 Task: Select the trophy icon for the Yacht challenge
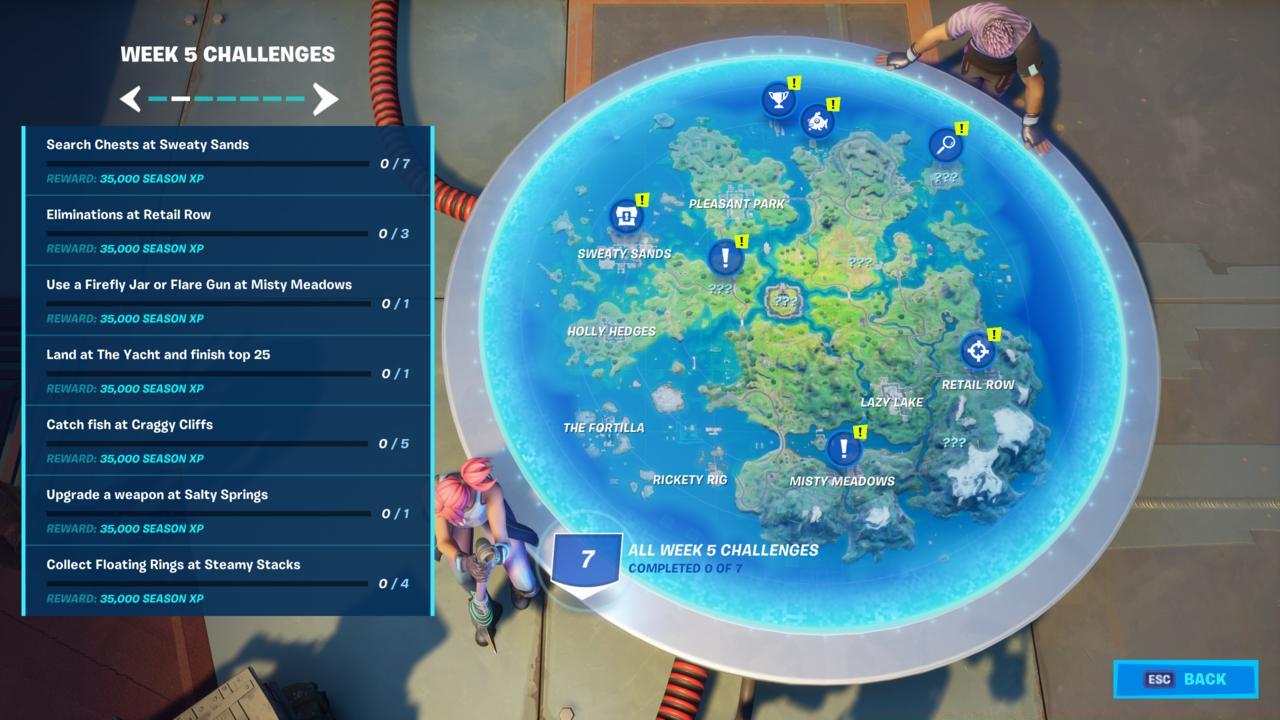(779, 98)
